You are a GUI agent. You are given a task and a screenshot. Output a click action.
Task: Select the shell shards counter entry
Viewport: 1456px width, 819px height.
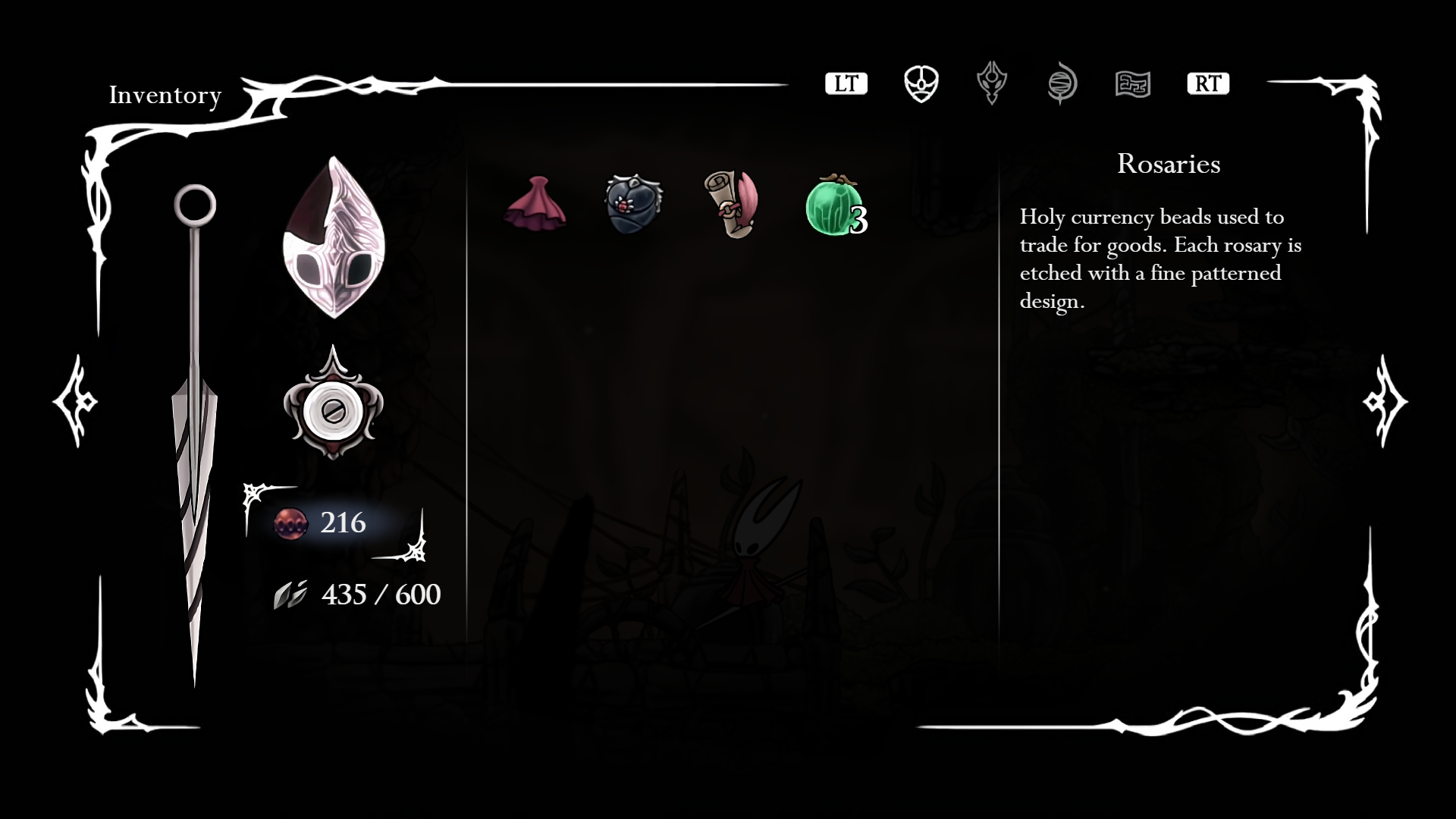click(x=357, y=595)
